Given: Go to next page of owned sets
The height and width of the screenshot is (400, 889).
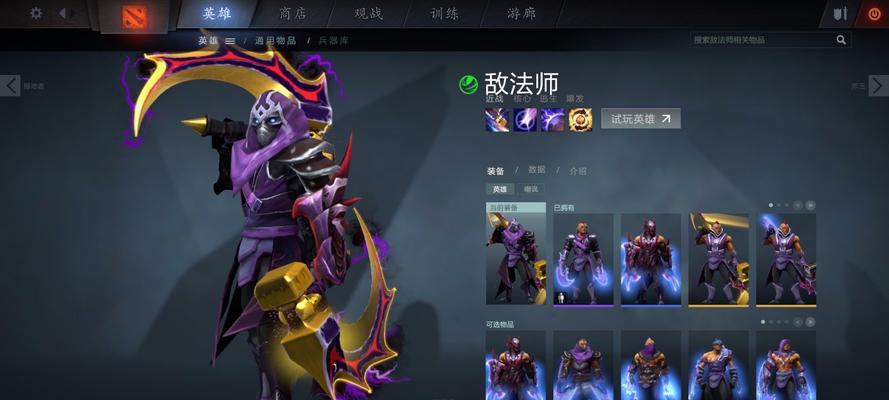Looking at the screenshot, I should coord(810,205).
